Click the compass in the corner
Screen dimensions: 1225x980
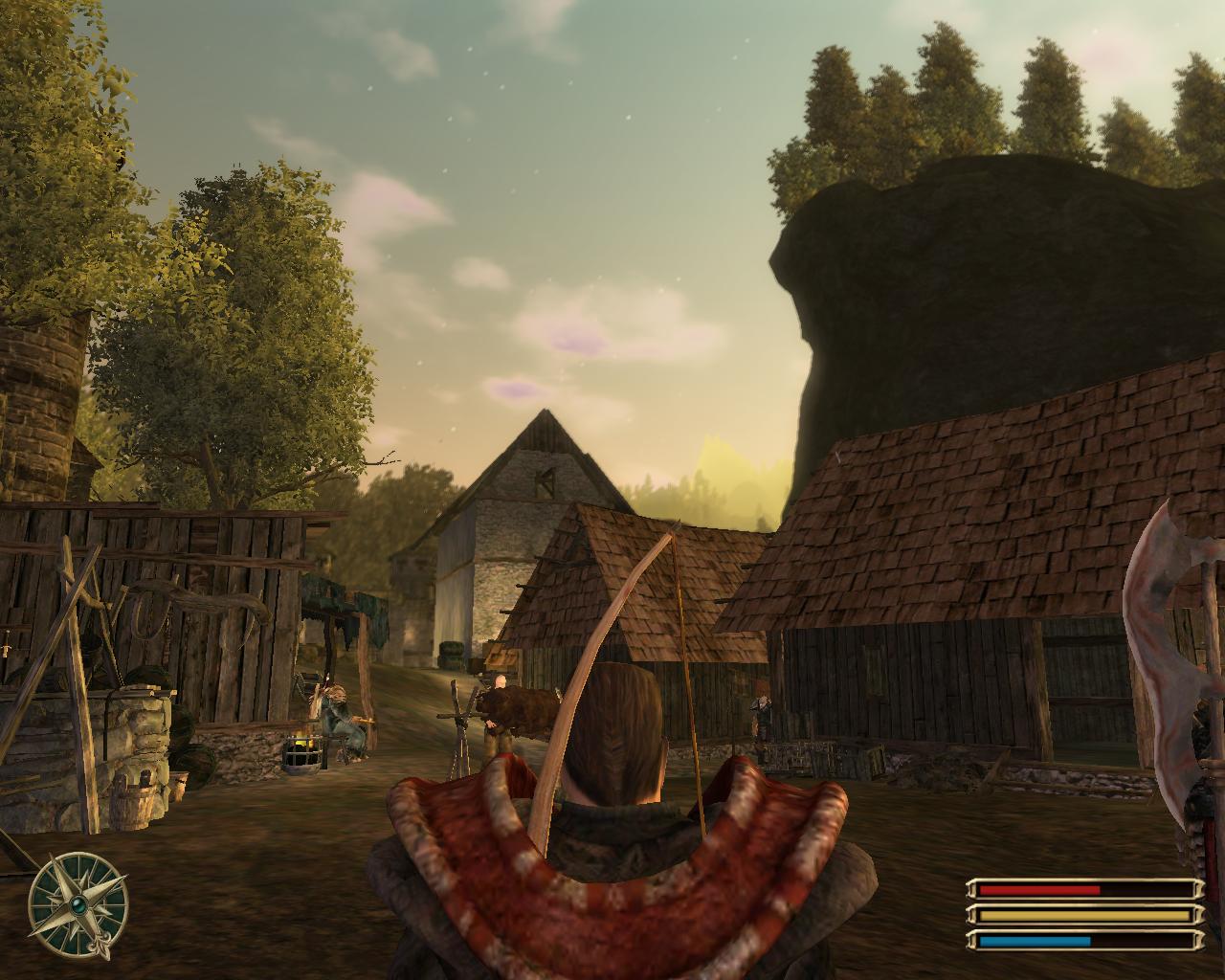tap(78, 902)
